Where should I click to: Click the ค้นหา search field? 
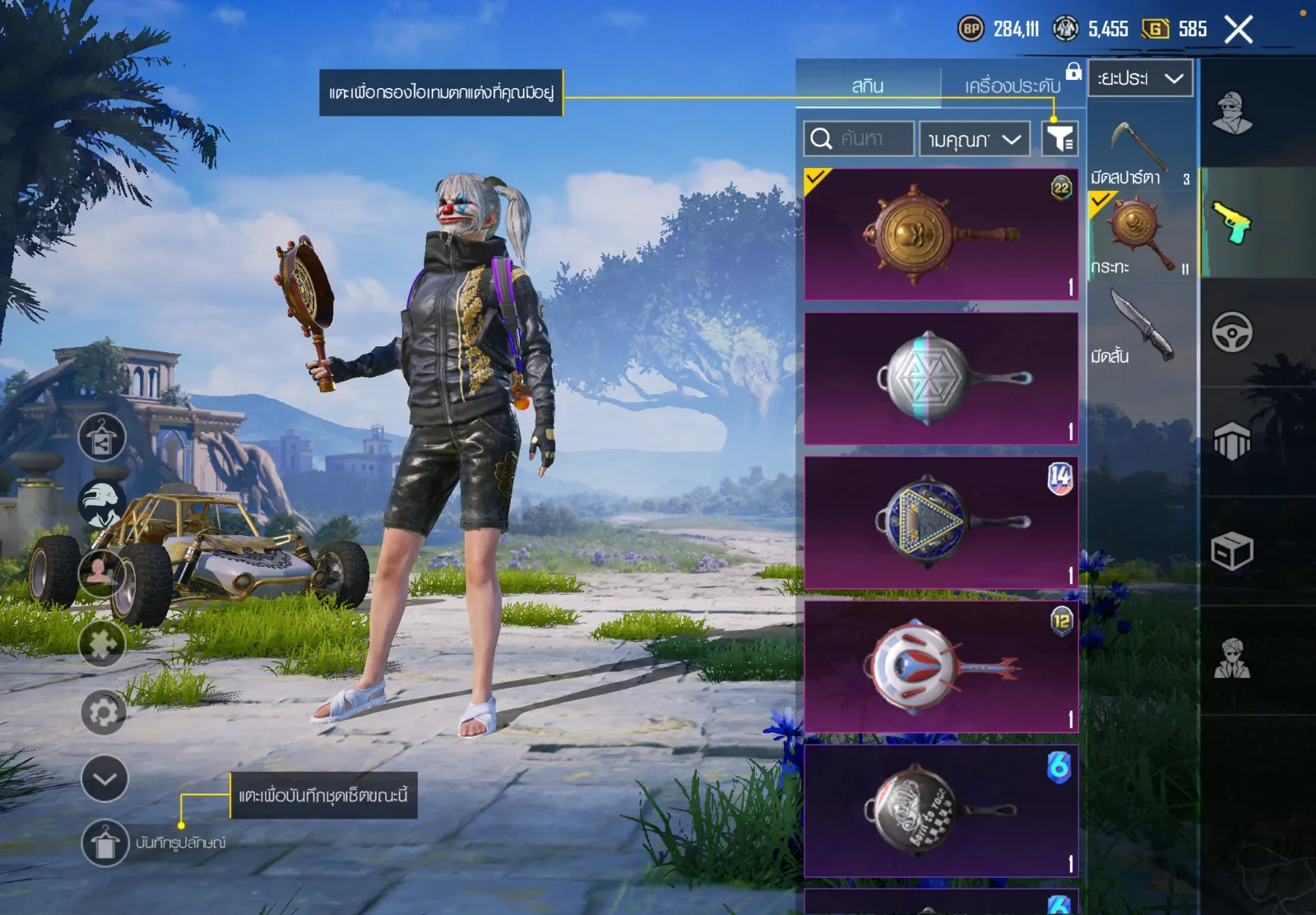coord(860,138)
